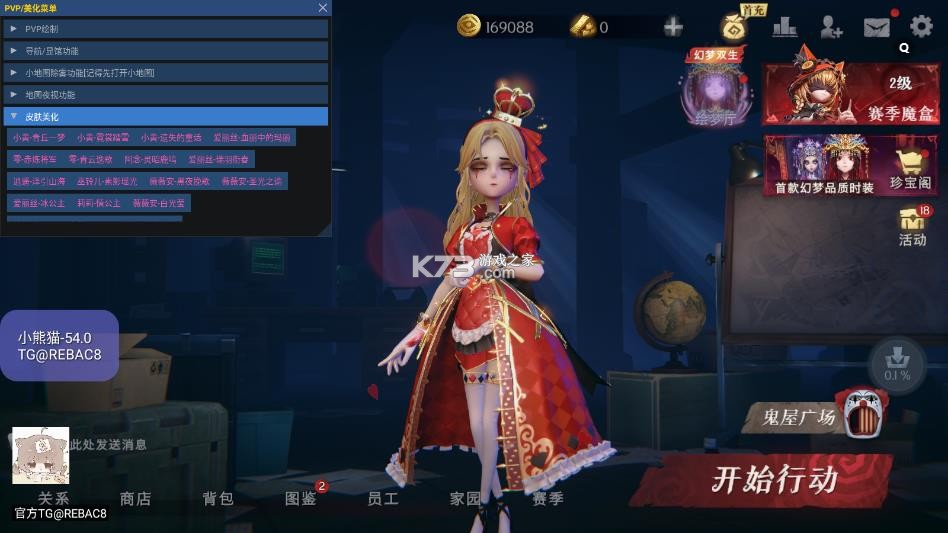The width and height of the screenshot is (948, 533).
Task: Close the PVP/美化菜单 overlay
Action: pos(322,8)
